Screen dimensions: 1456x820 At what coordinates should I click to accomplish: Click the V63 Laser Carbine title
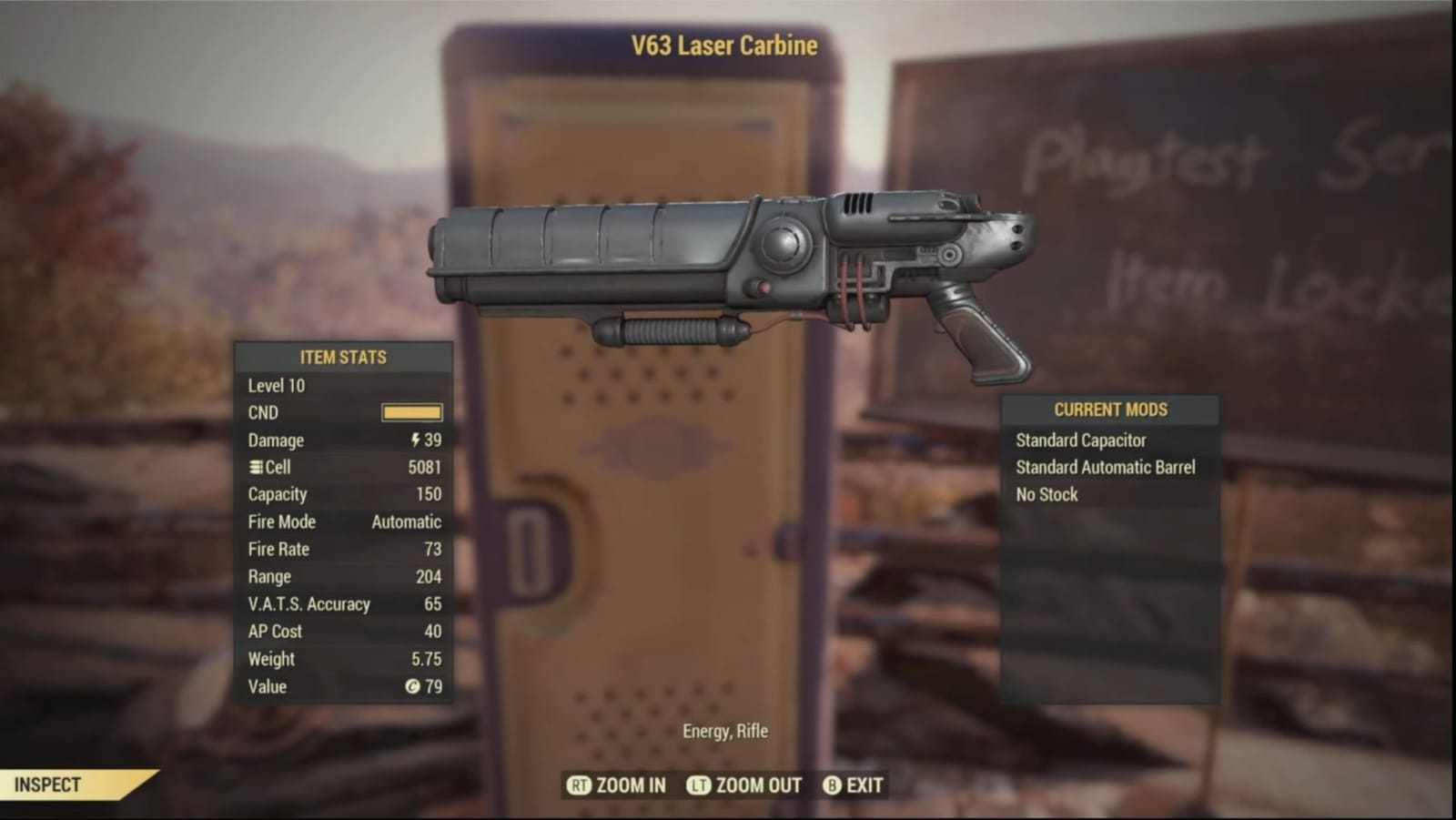[725, 46]
